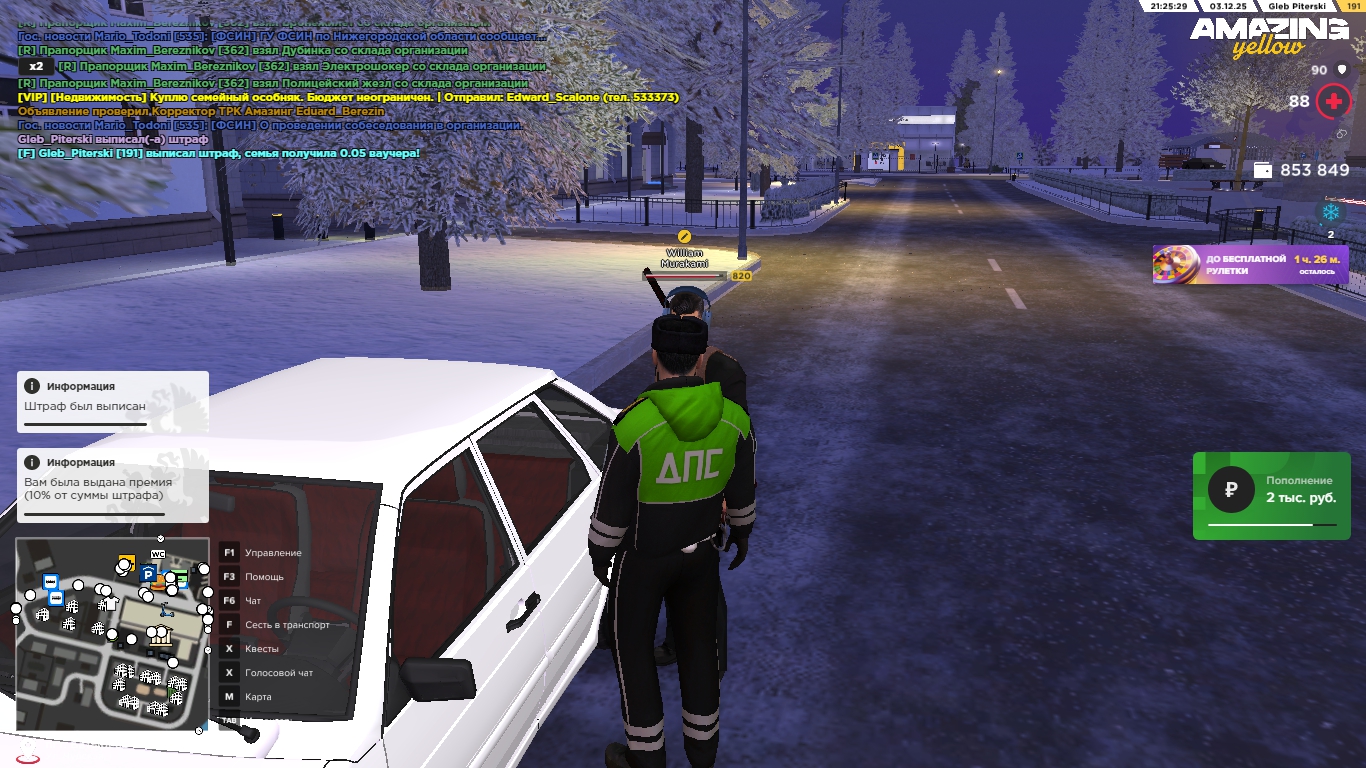Viewport: 1366px width, 768px height.
Task: Open the free roulette timer banner
Action: coord(1250,265)
